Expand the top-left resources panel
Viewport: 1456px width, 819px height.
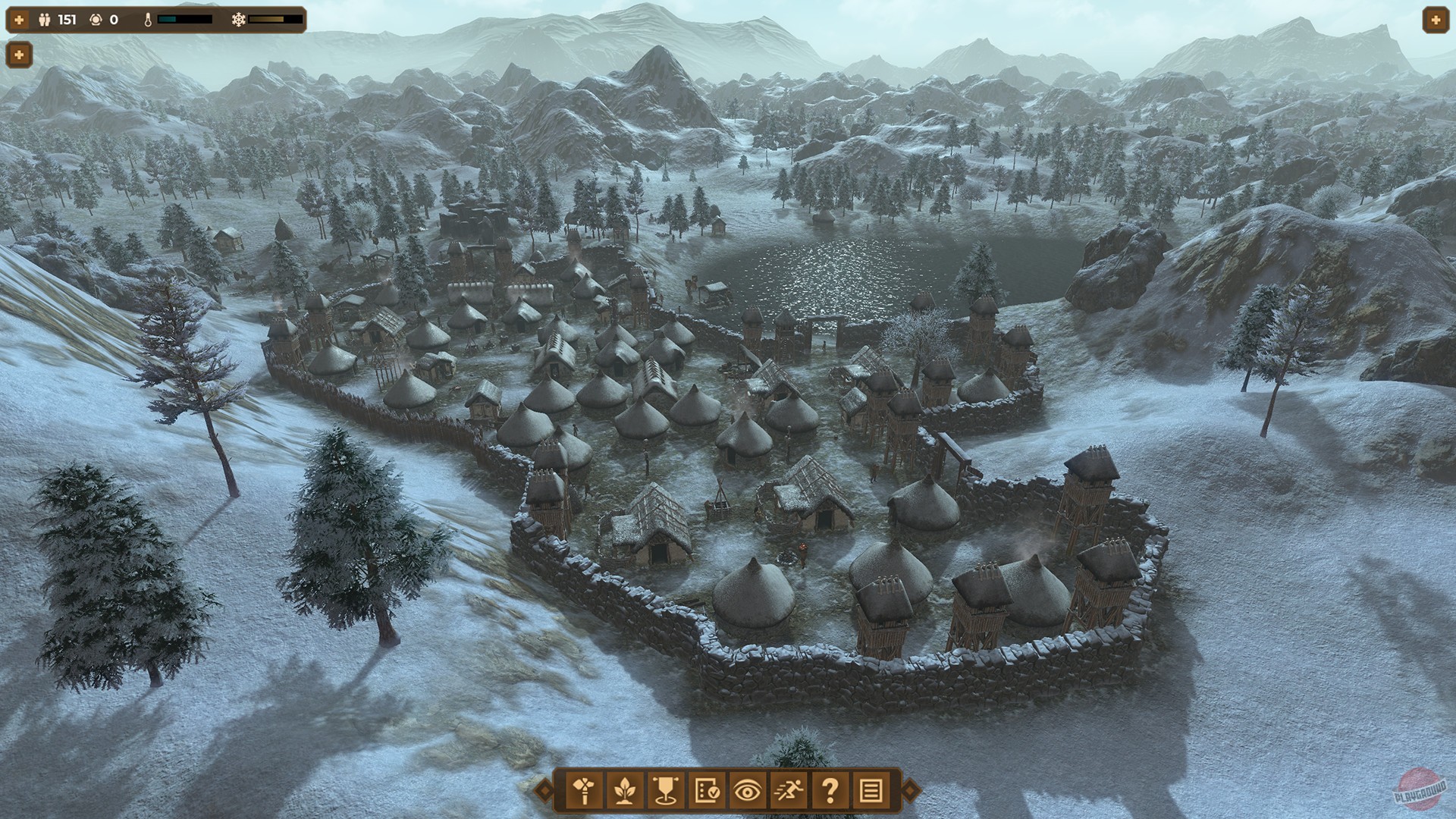(19, 20)
